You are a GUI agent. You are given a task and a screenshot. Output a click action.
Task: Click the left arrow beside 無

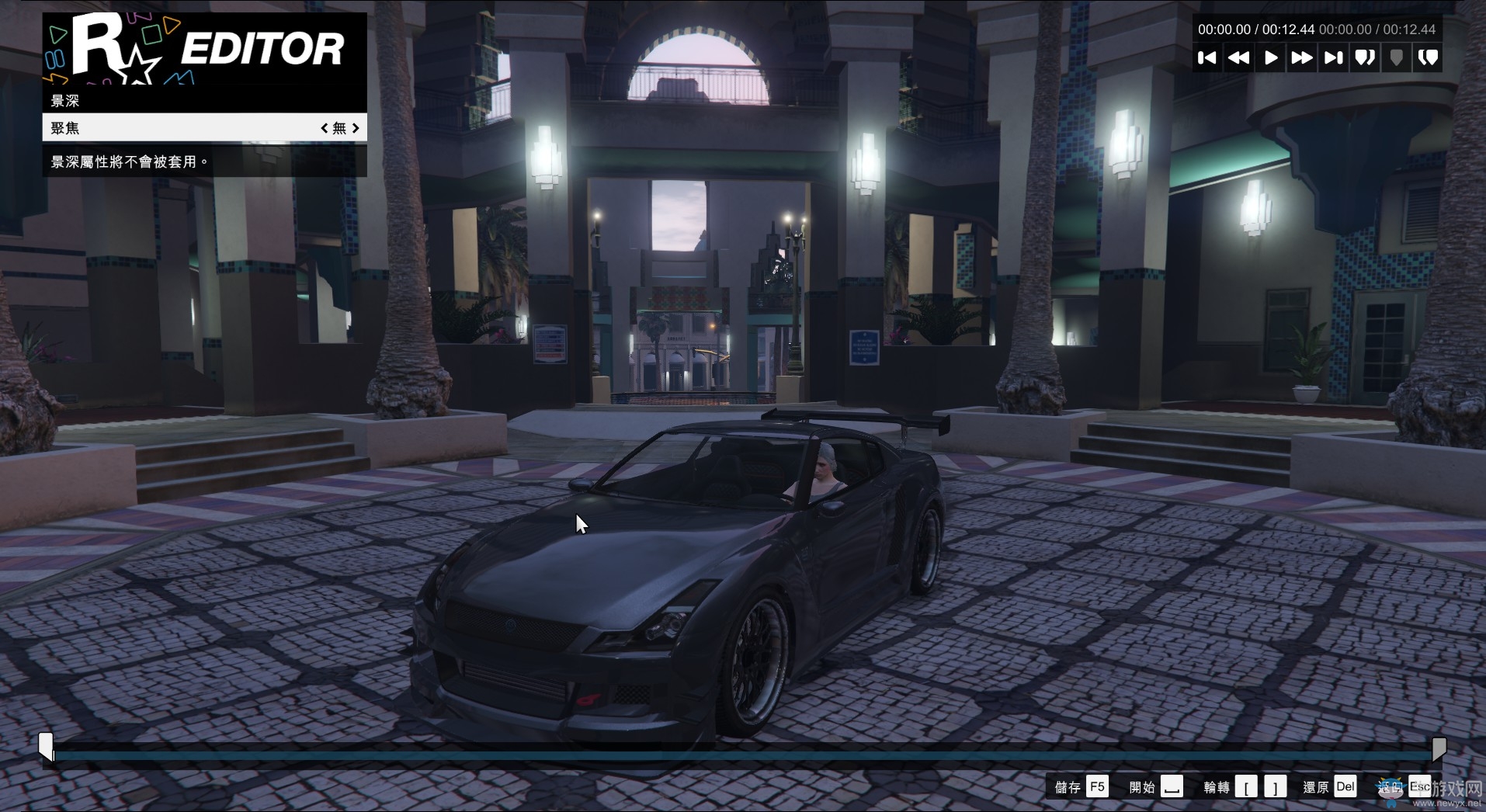[x=325, y=128]
